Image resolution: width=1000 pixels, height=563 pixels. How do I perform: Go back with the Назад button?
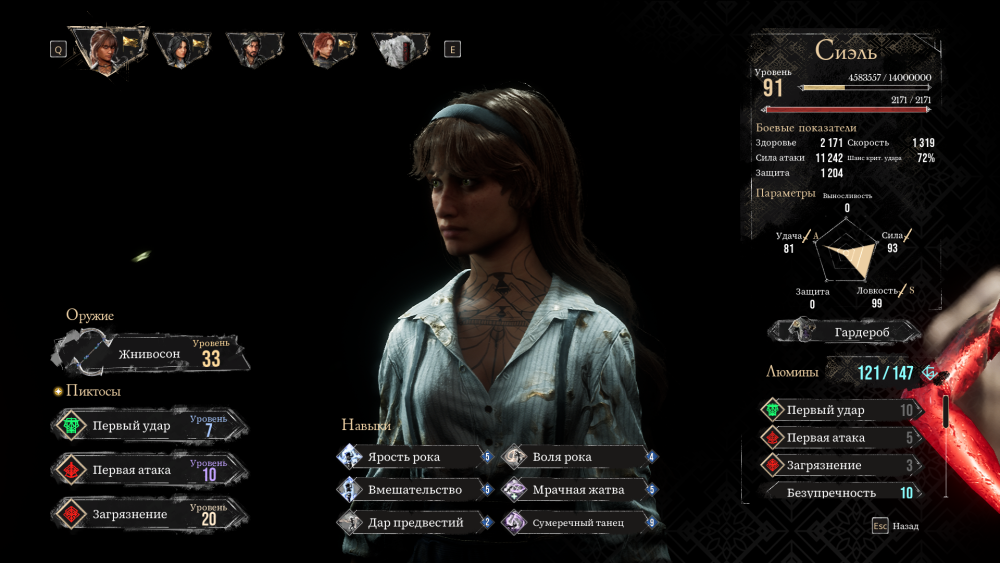pos(895,526)
